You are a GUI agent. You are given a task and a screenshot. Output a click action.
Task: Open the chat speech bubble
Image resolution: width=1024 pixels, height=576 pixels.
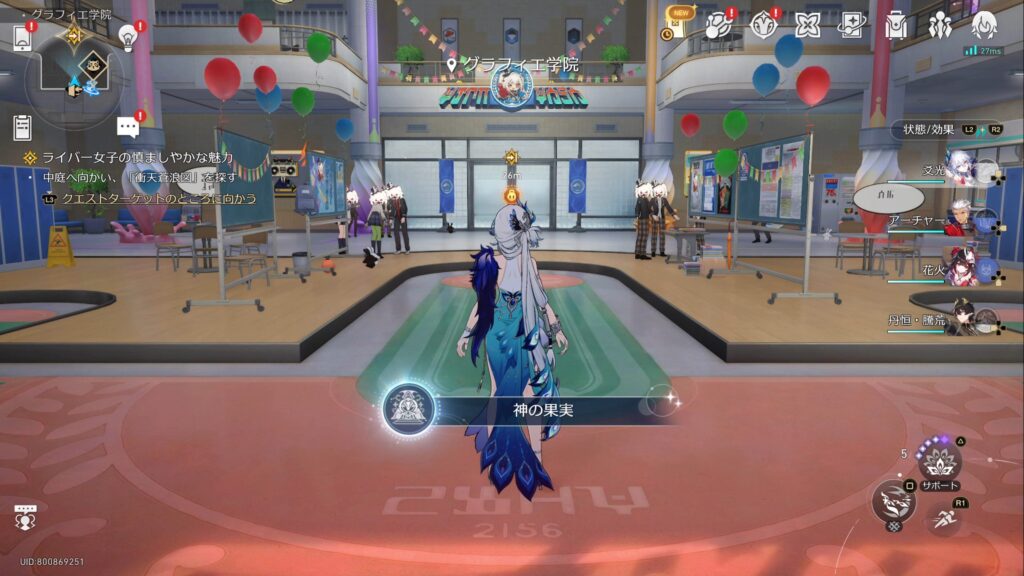coord(127,127)
